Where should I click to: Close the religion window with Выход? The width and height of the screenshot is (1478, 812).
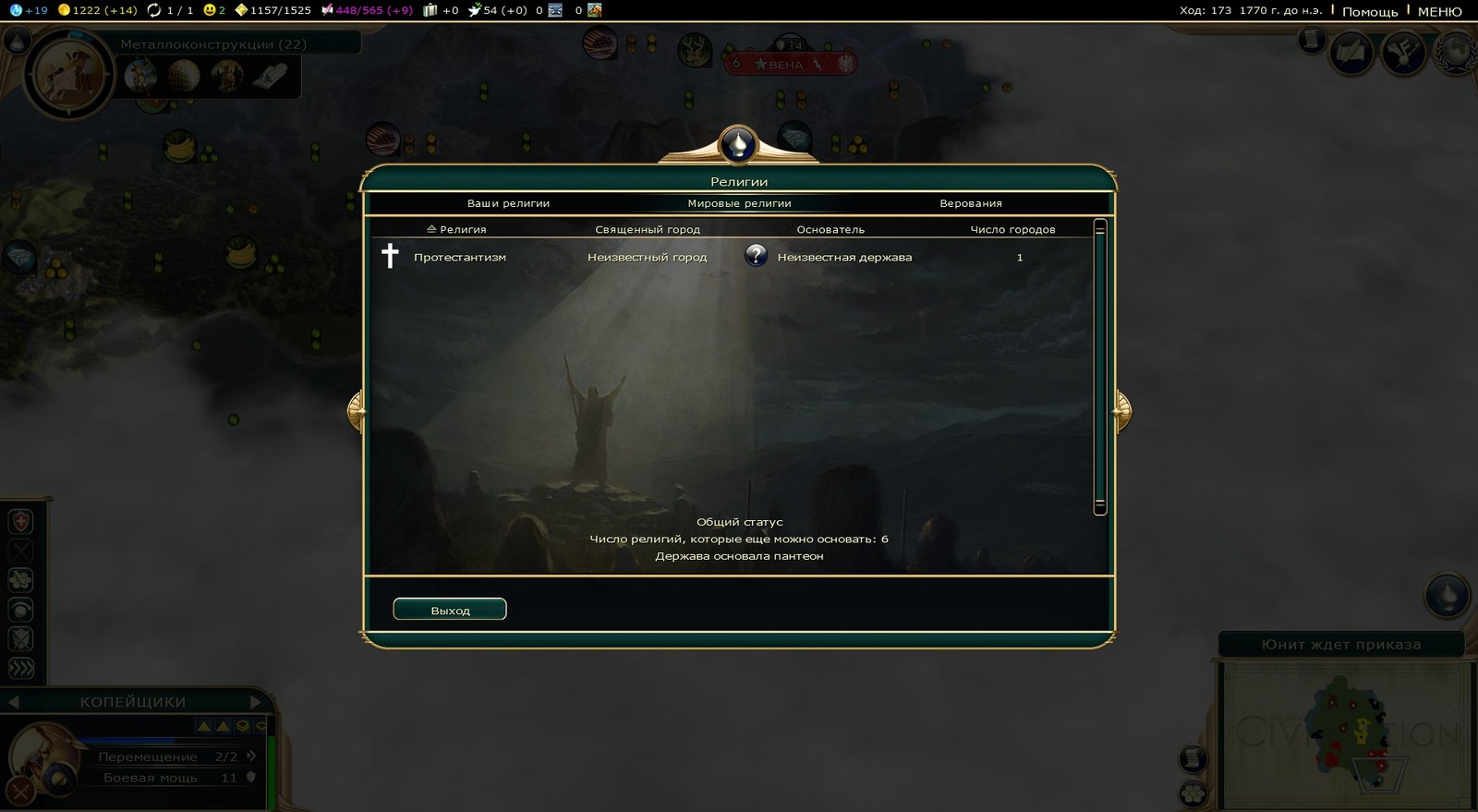pos(450,610)
